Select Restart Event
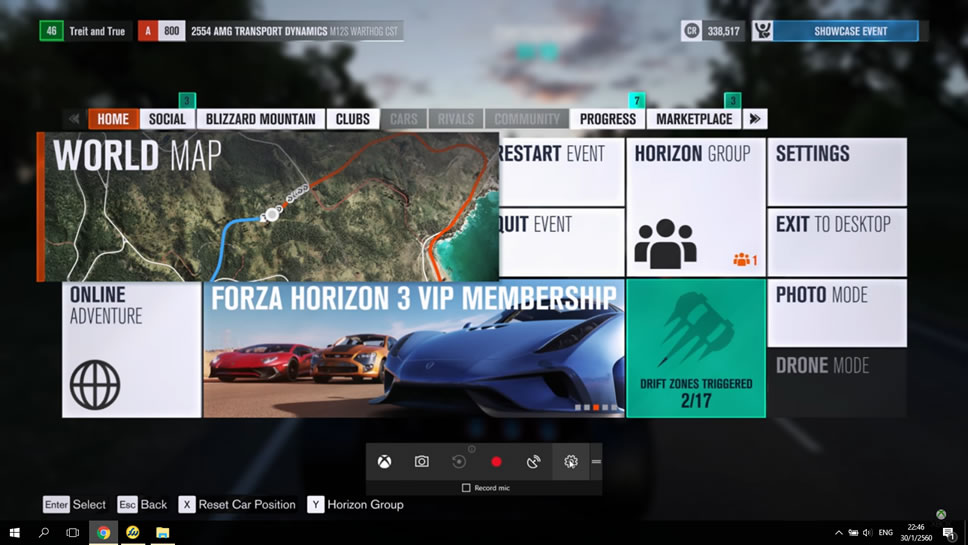The width and height of the screenshot is (968, 545). [x=562, y=171]
